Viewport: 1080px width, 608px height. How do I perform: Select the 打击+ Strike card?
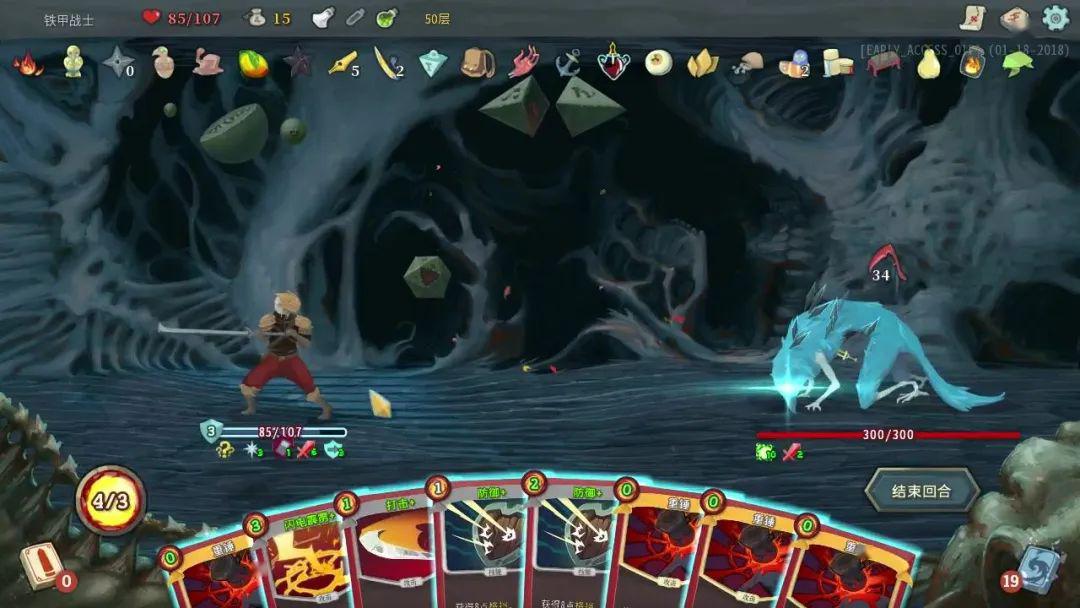pyautogui.click(x=393, y=545)
